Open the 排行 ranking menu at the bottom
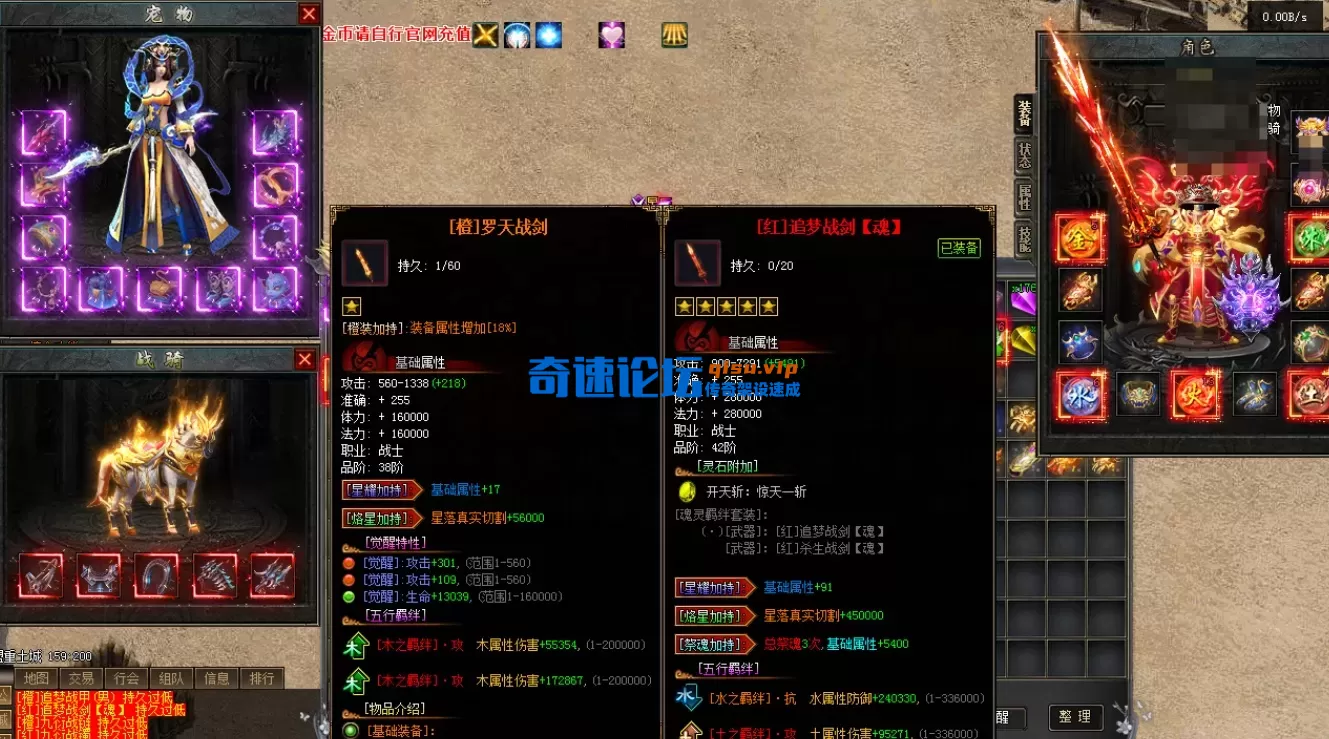The width and height of the screenshot is (1329, 739). point(262,677)
